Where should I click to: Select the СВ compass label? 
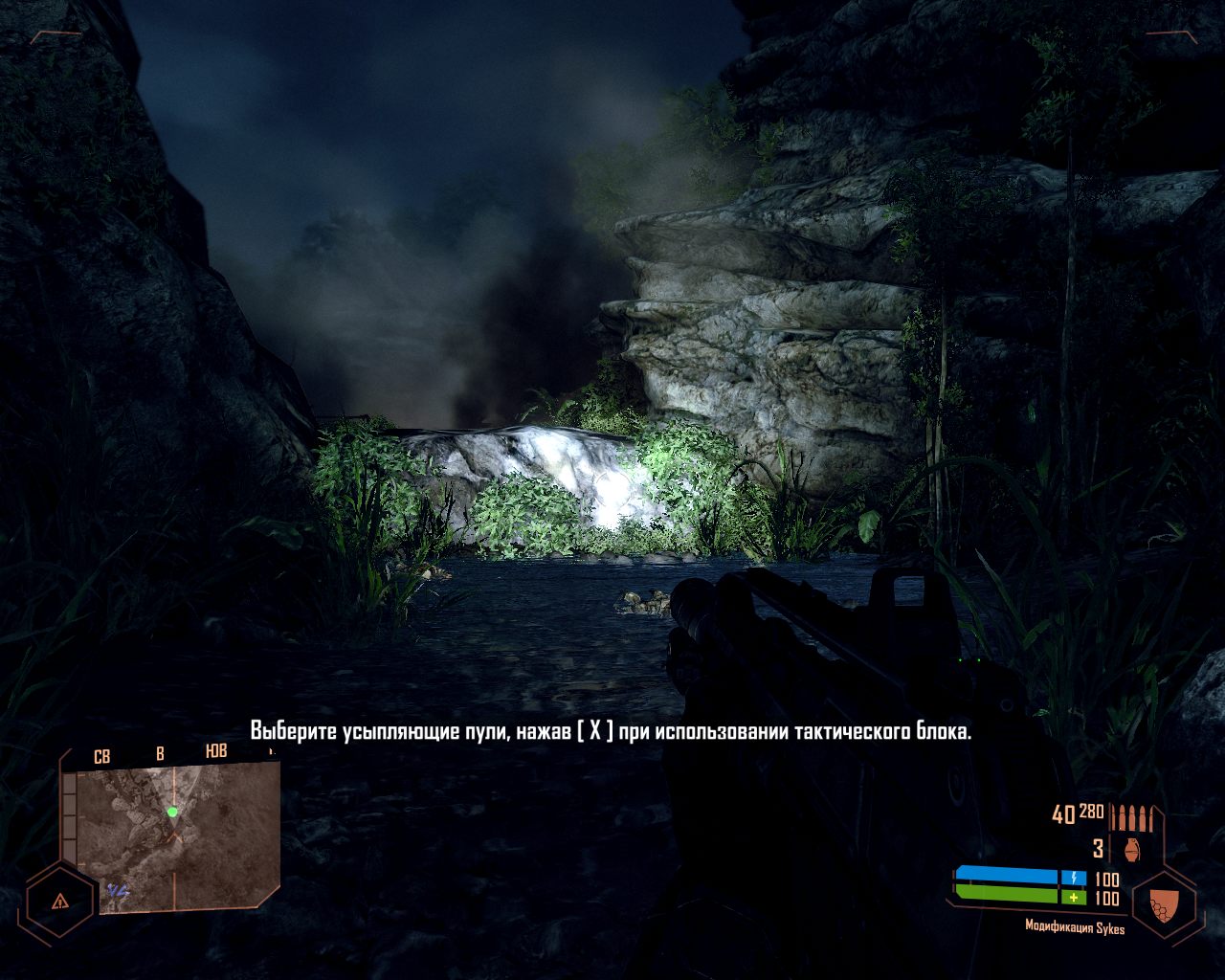(x=102, y=755)
